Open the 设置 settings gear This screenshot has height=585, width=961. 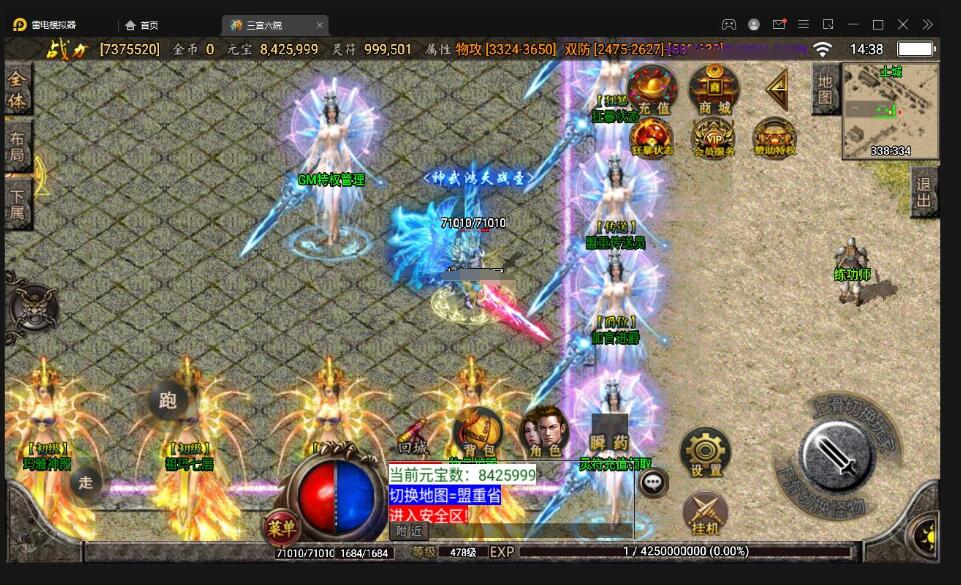coord(706,452)
